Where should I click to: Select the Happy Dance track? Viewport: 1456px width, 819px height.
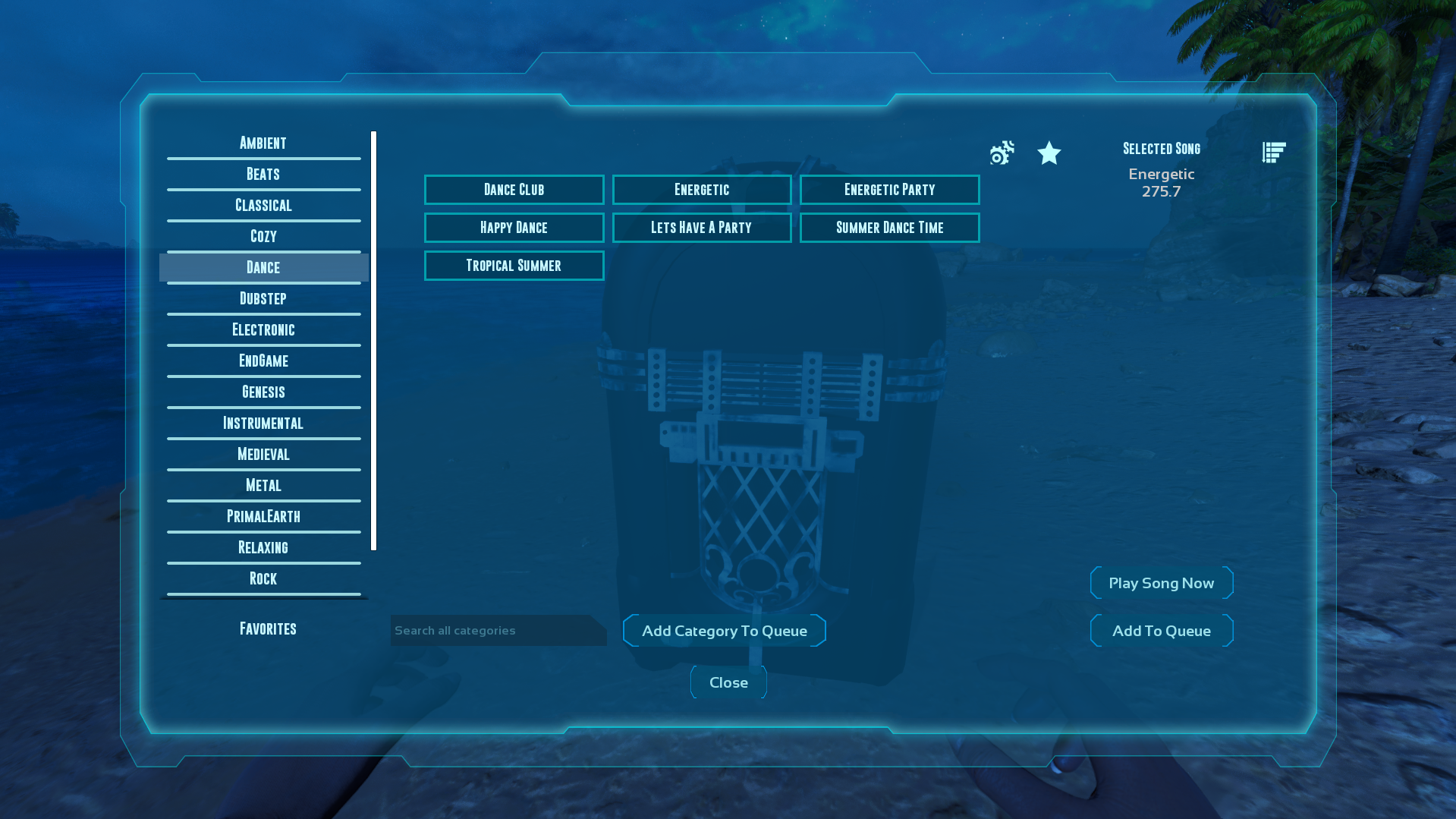coord(514,227)
